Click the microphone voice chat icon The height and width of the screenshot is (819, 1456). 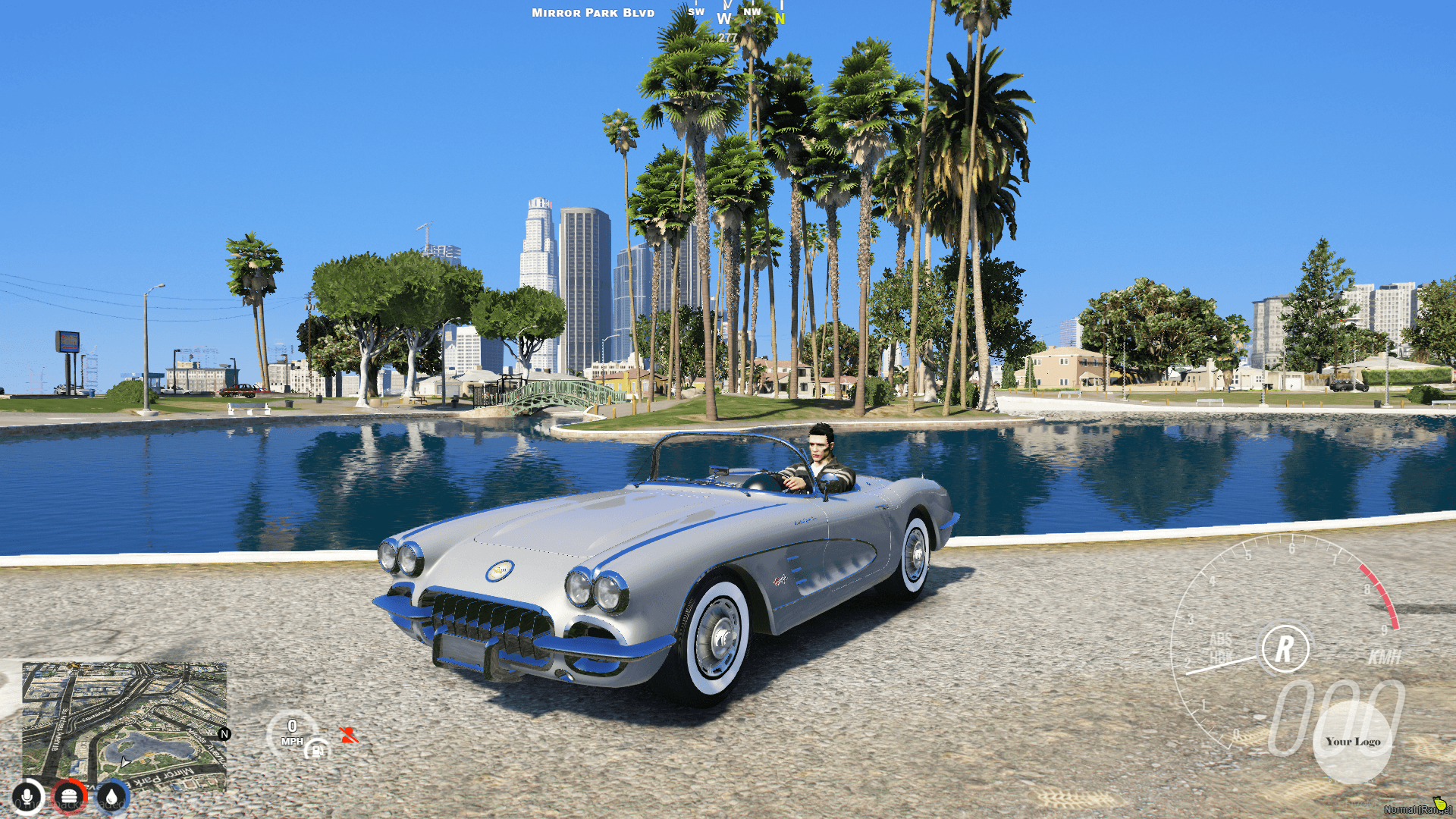point(27,795)
